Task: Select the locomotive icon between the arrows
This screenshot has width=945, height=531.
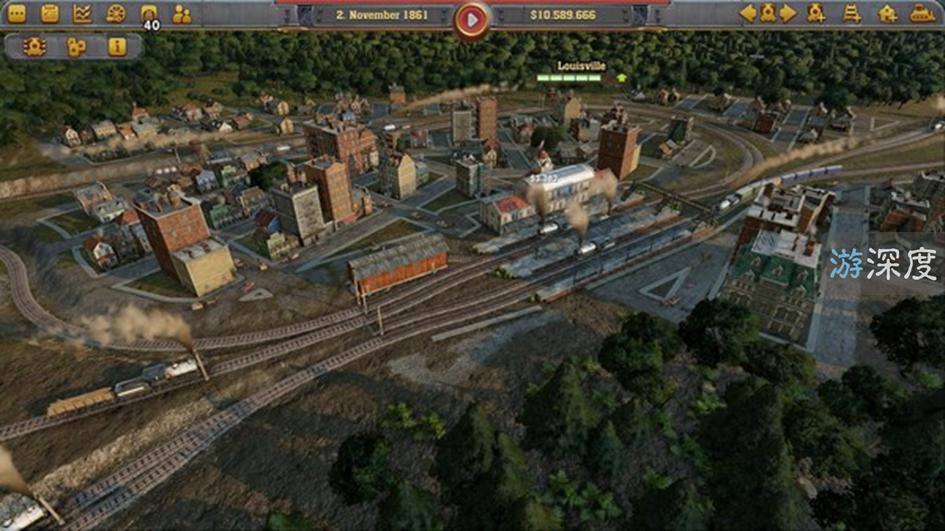Action: (768, 14)
